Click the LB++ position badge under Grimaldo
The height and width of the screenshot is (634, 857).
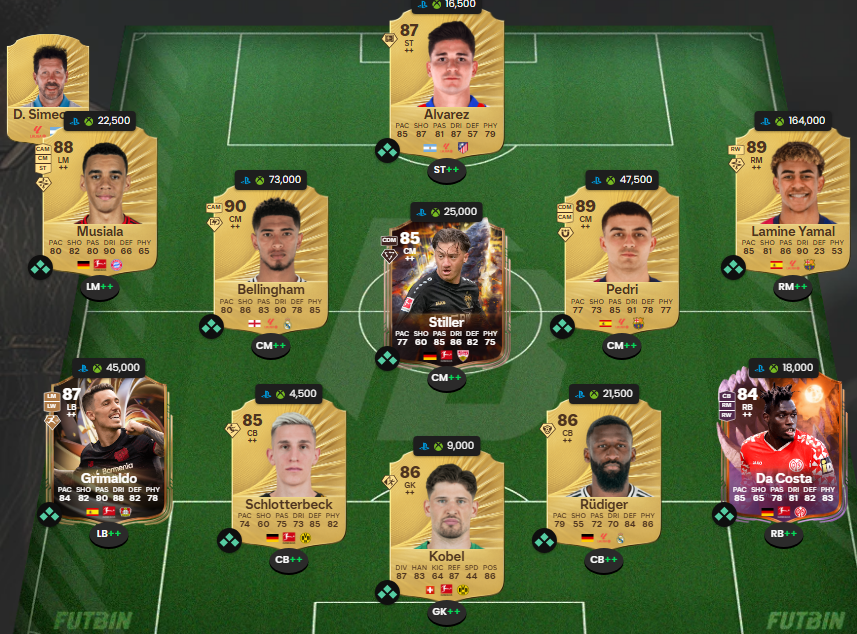(107, 534)
